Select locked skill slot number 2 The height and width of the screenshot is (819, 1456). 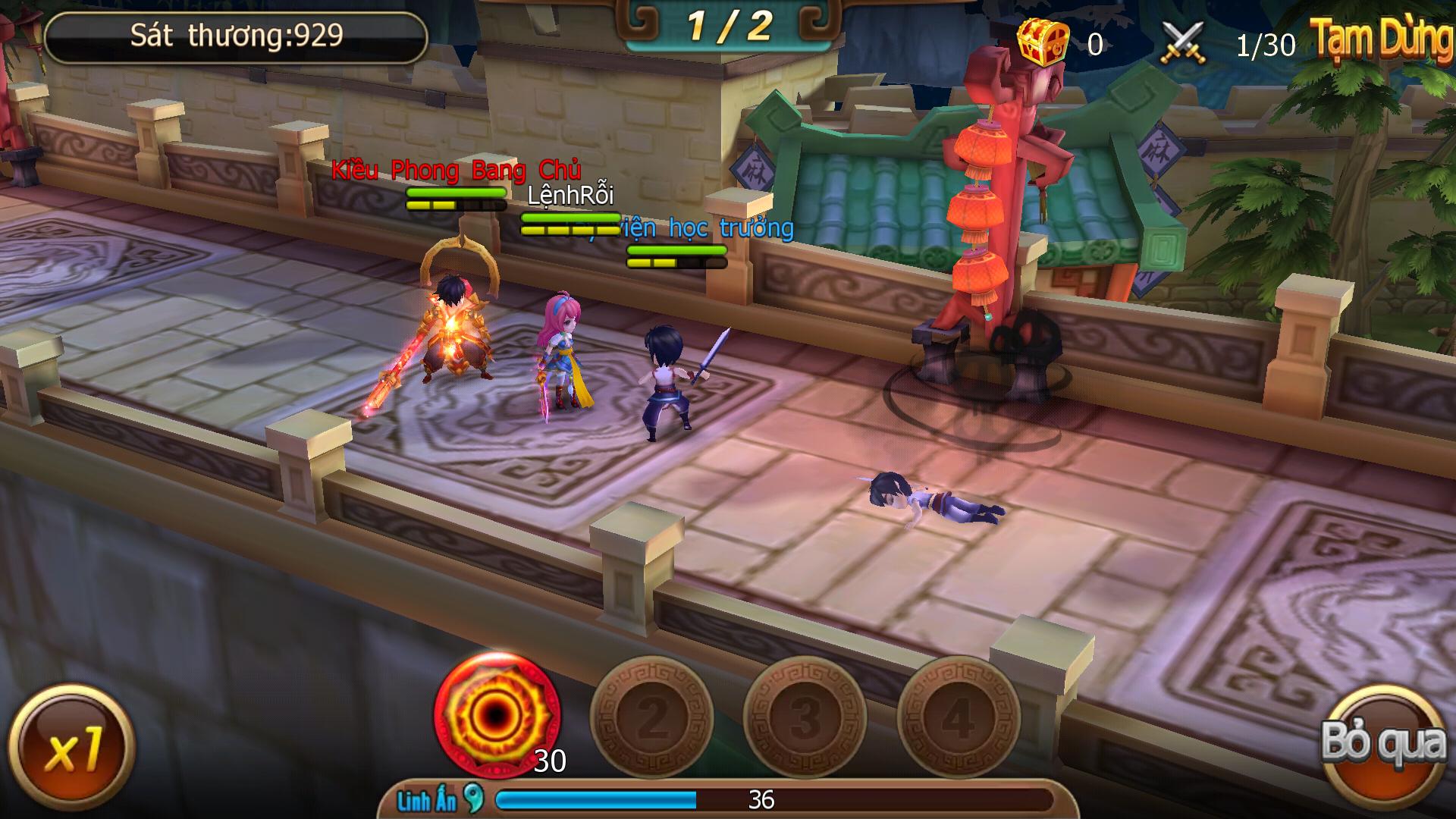point(651,717)
